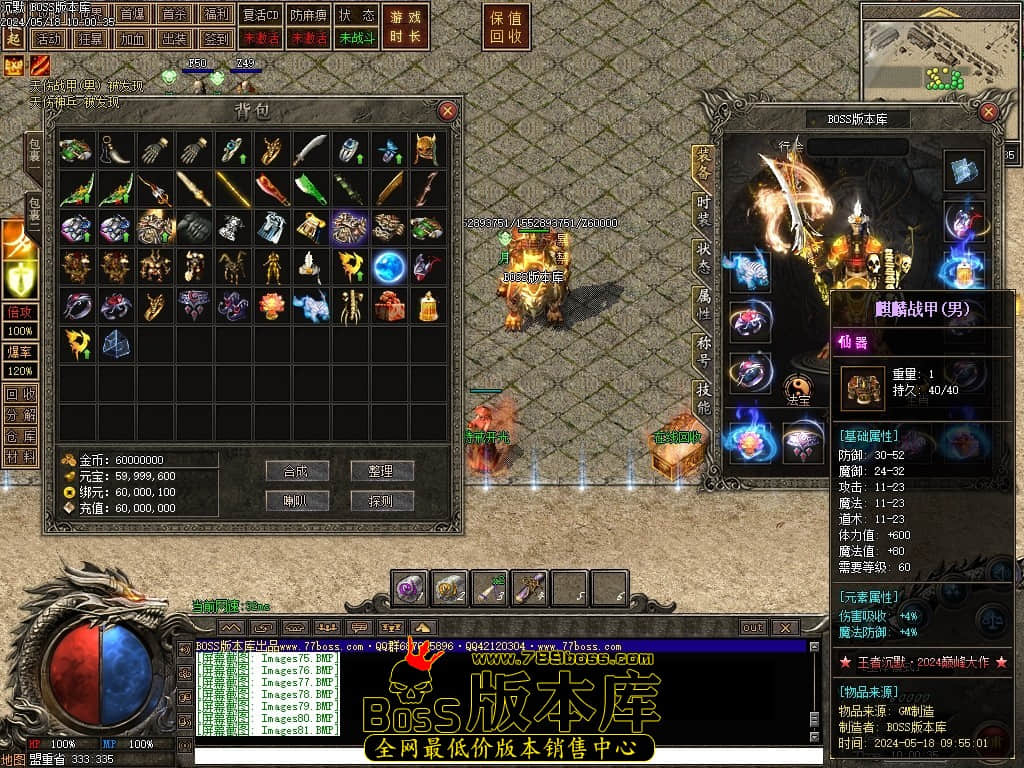
Task: Click the 游戏时长 button
Action: 405,27
